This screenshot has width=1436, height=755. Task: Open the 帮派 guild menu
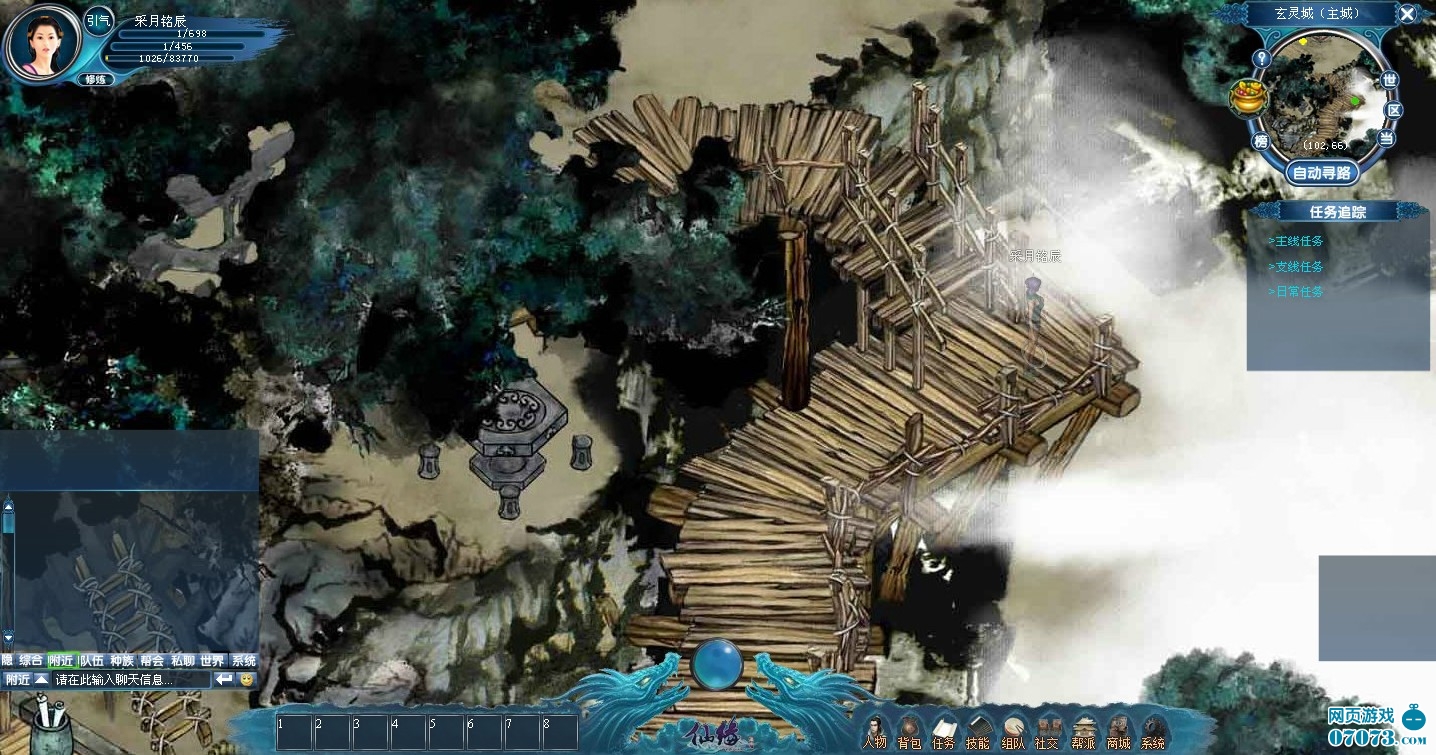(x=1083, y=731)
